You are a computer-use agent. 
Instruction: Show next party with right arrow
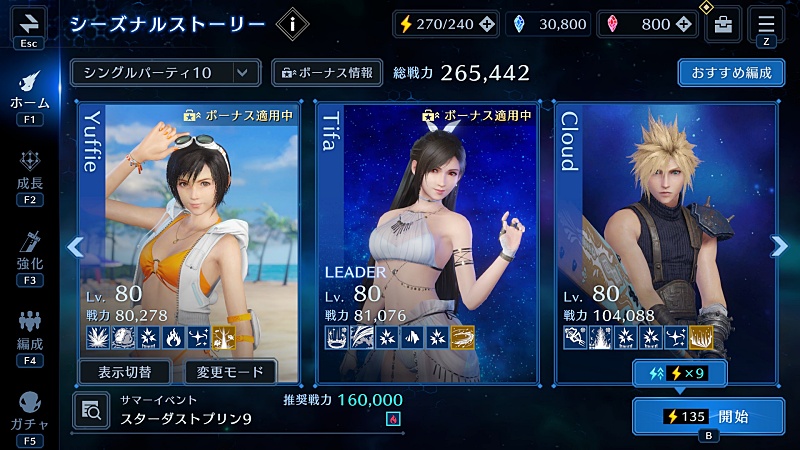779,246
